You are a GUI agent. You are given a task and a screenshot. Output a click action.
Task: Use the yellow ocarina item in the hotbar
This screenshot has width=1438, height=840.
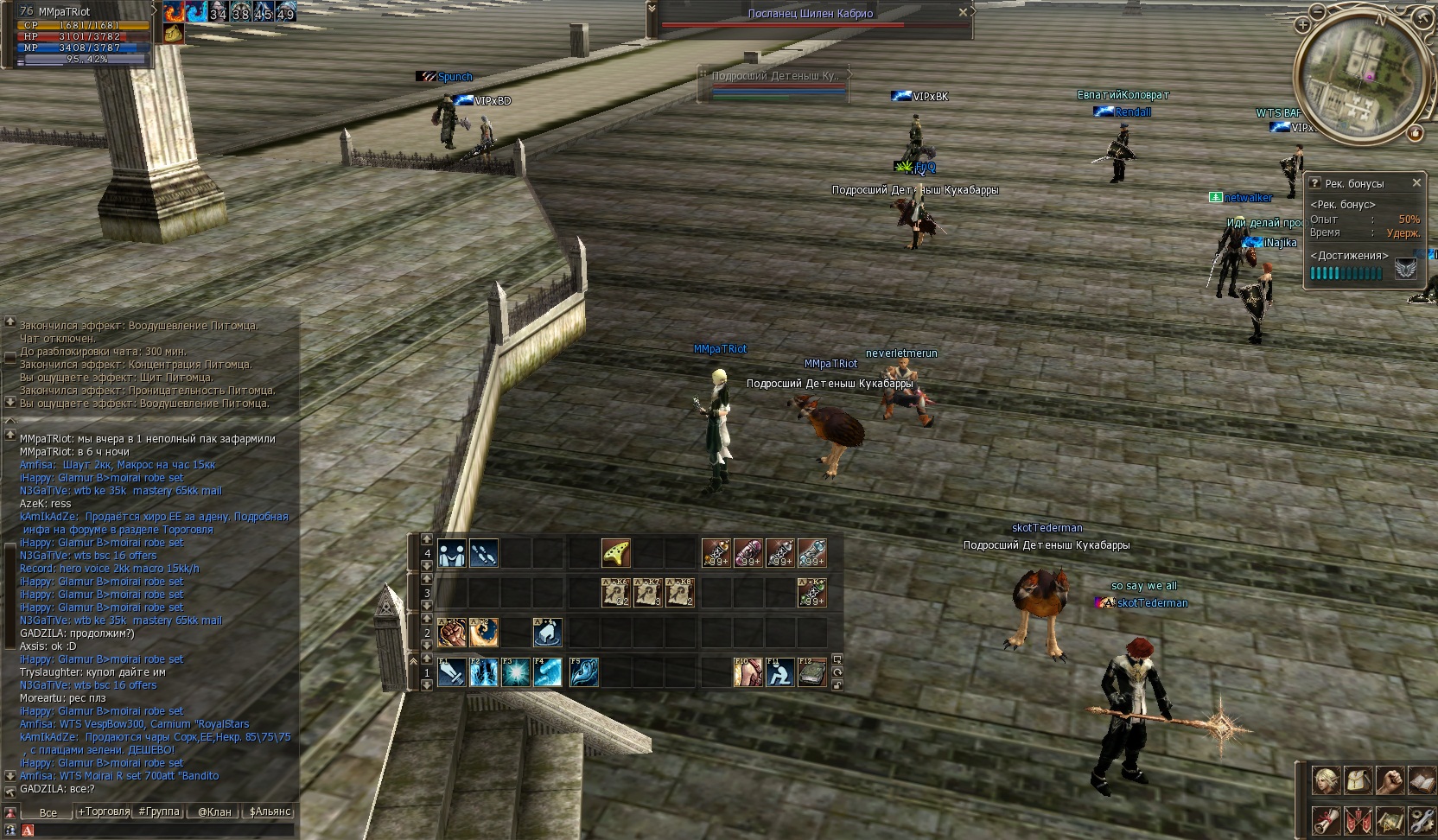coord(615,553)
